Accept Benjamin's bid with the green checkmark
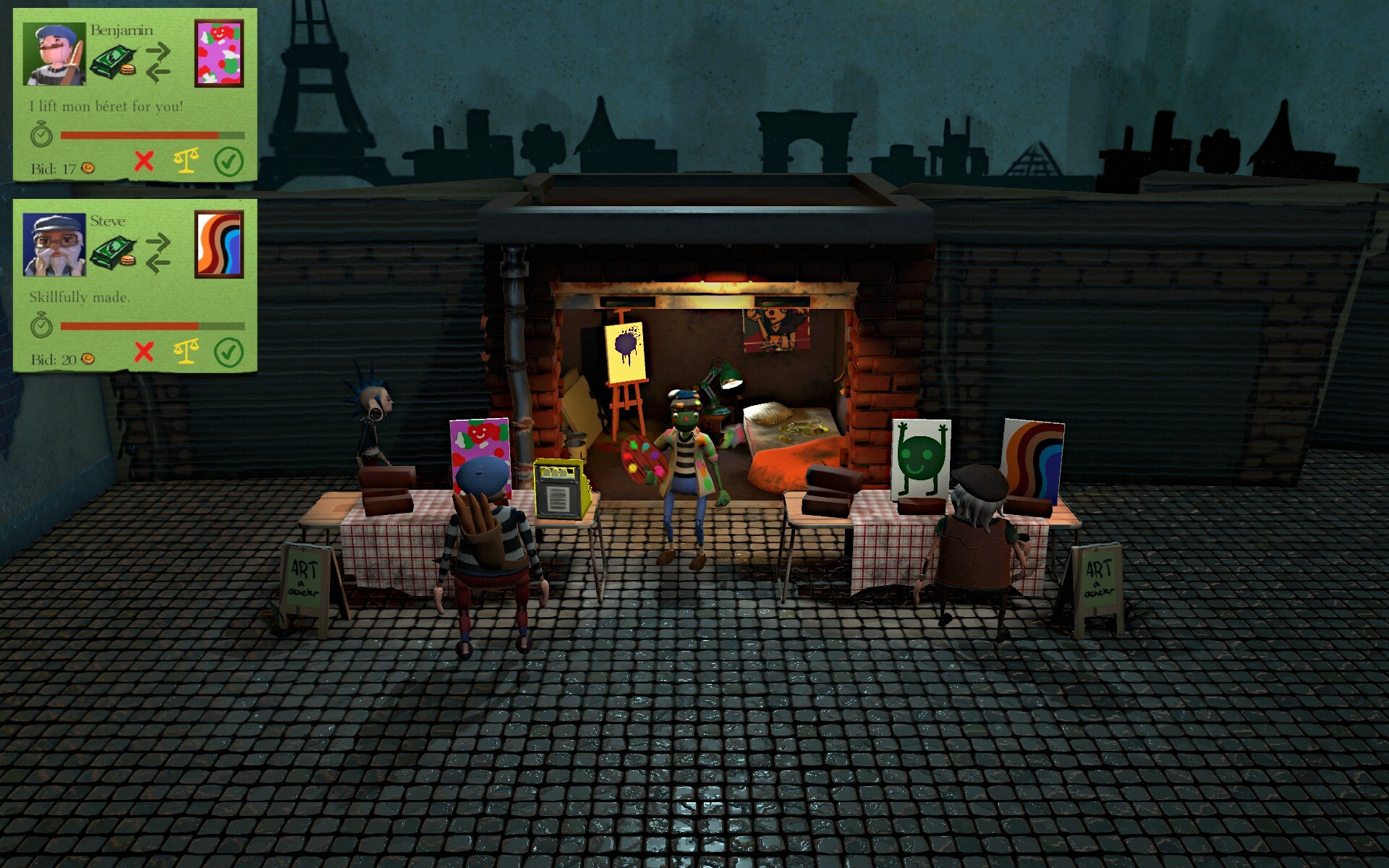Viewport: 1389px width, 868px height. click(x=229, y=161)
